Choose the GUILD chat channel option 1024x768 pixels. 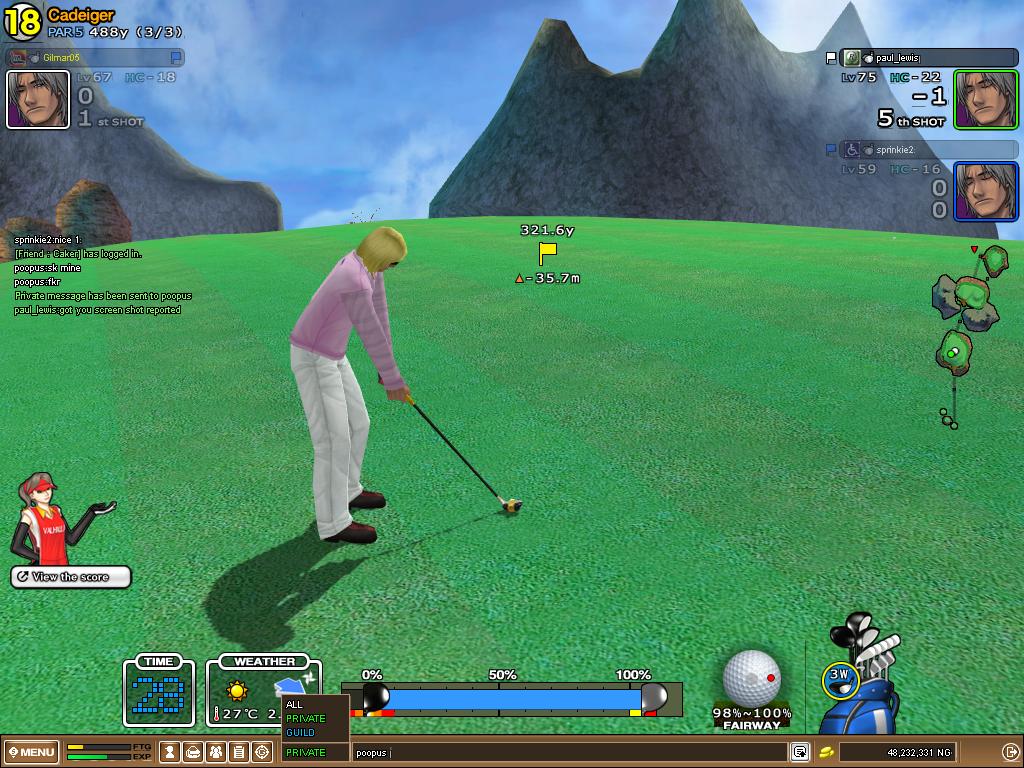click(x=300, y=732)
